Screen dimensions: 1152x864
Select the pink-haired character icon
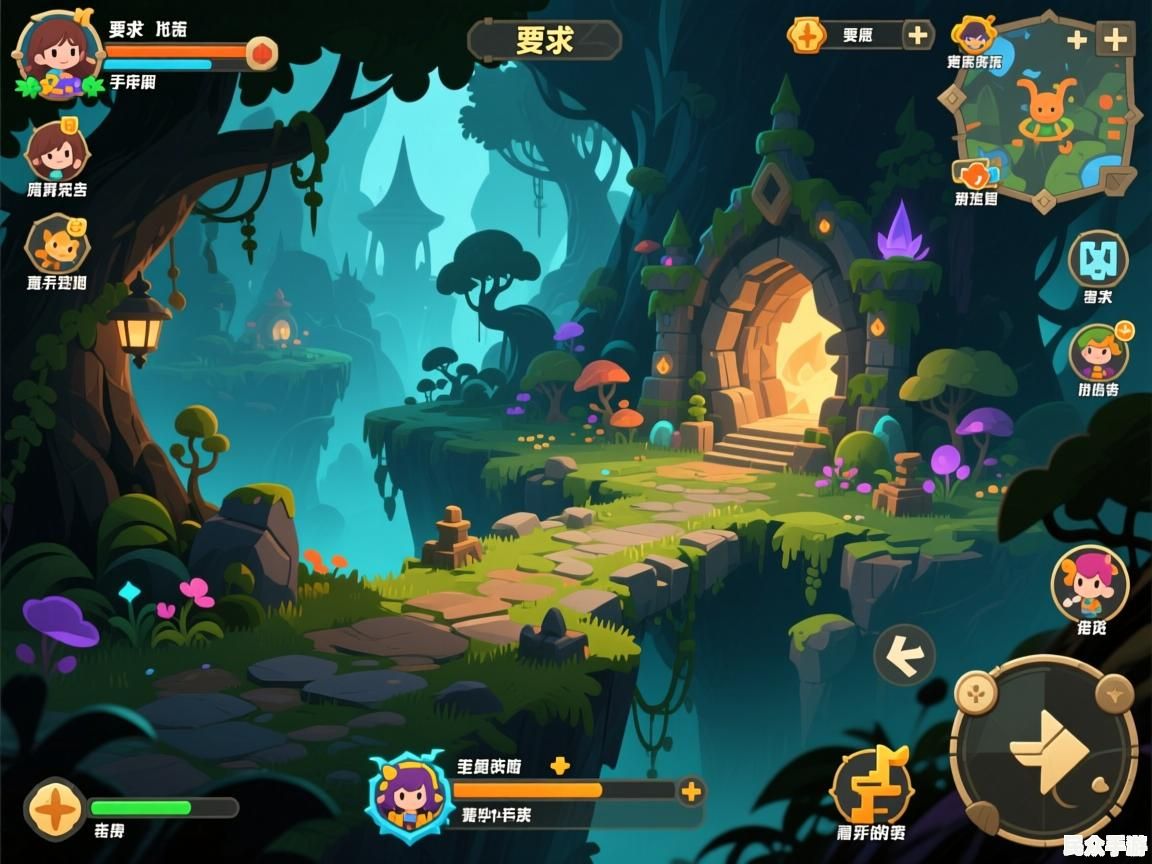pos(1089,583)
